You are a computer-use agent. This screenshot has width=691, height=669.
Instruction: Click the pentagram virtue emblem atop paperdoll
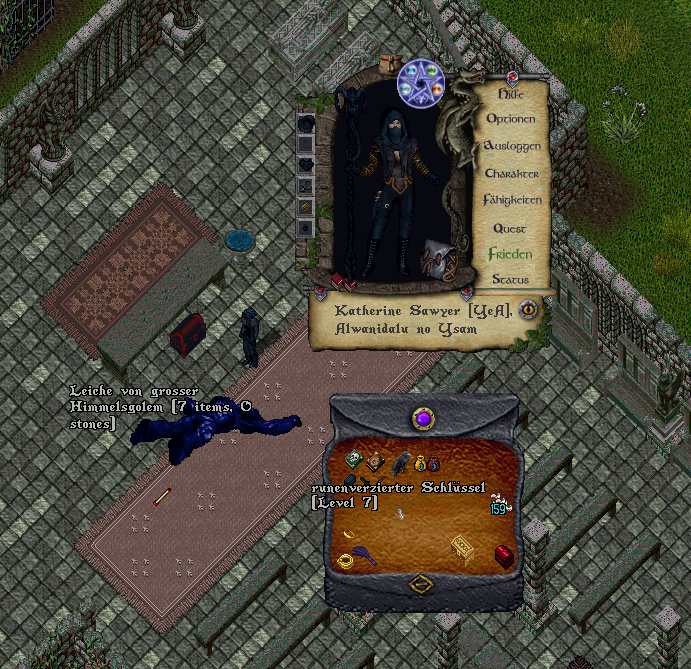[421, 82]
